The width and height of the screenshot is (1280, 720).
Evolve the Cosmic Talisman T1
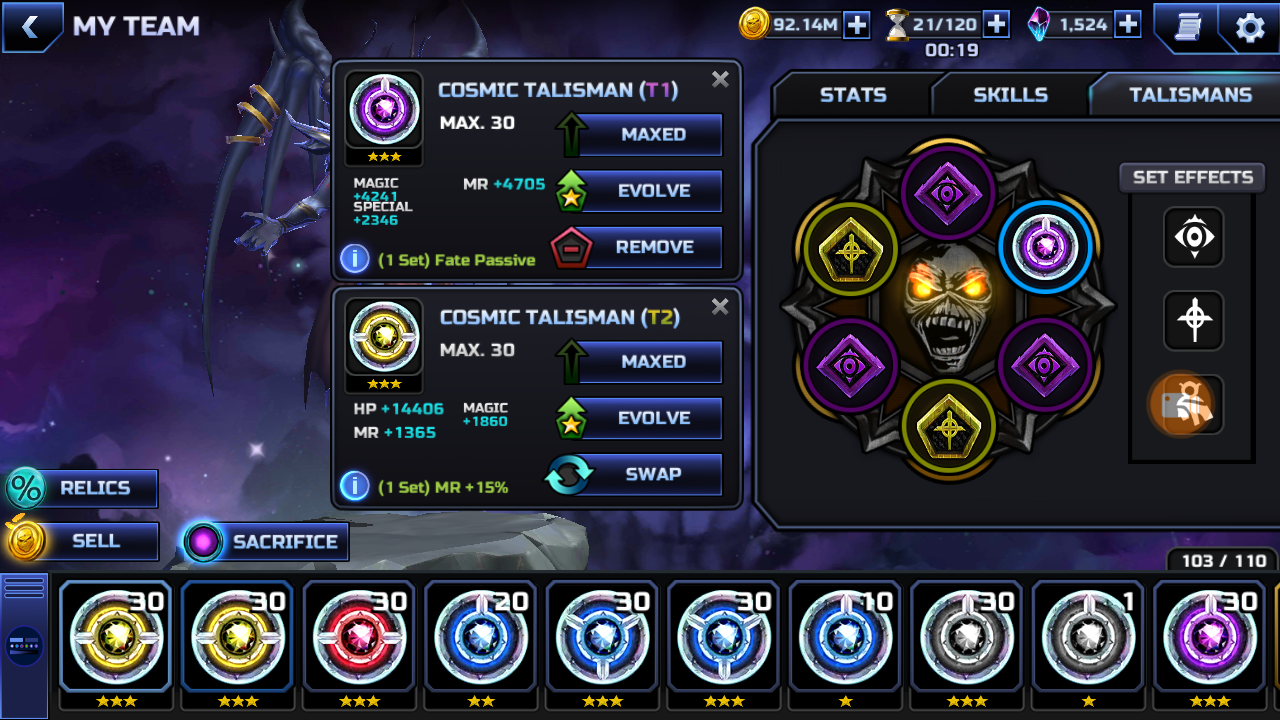point(652,191)
